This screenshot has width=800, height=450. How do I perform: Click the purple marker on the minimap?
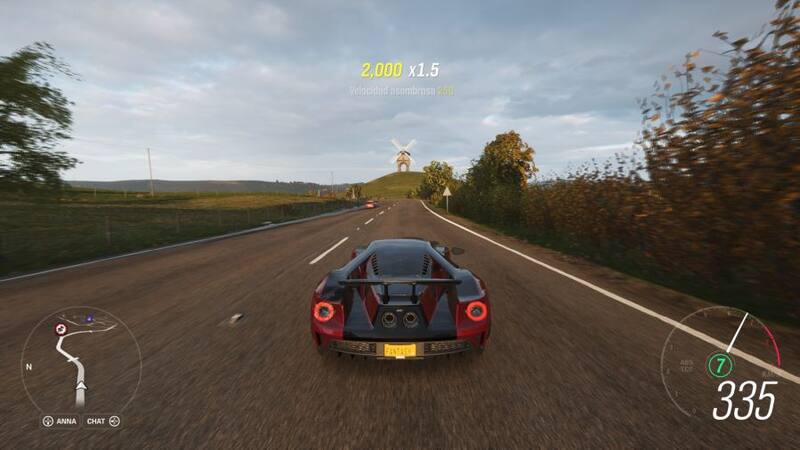pos(89,319)
